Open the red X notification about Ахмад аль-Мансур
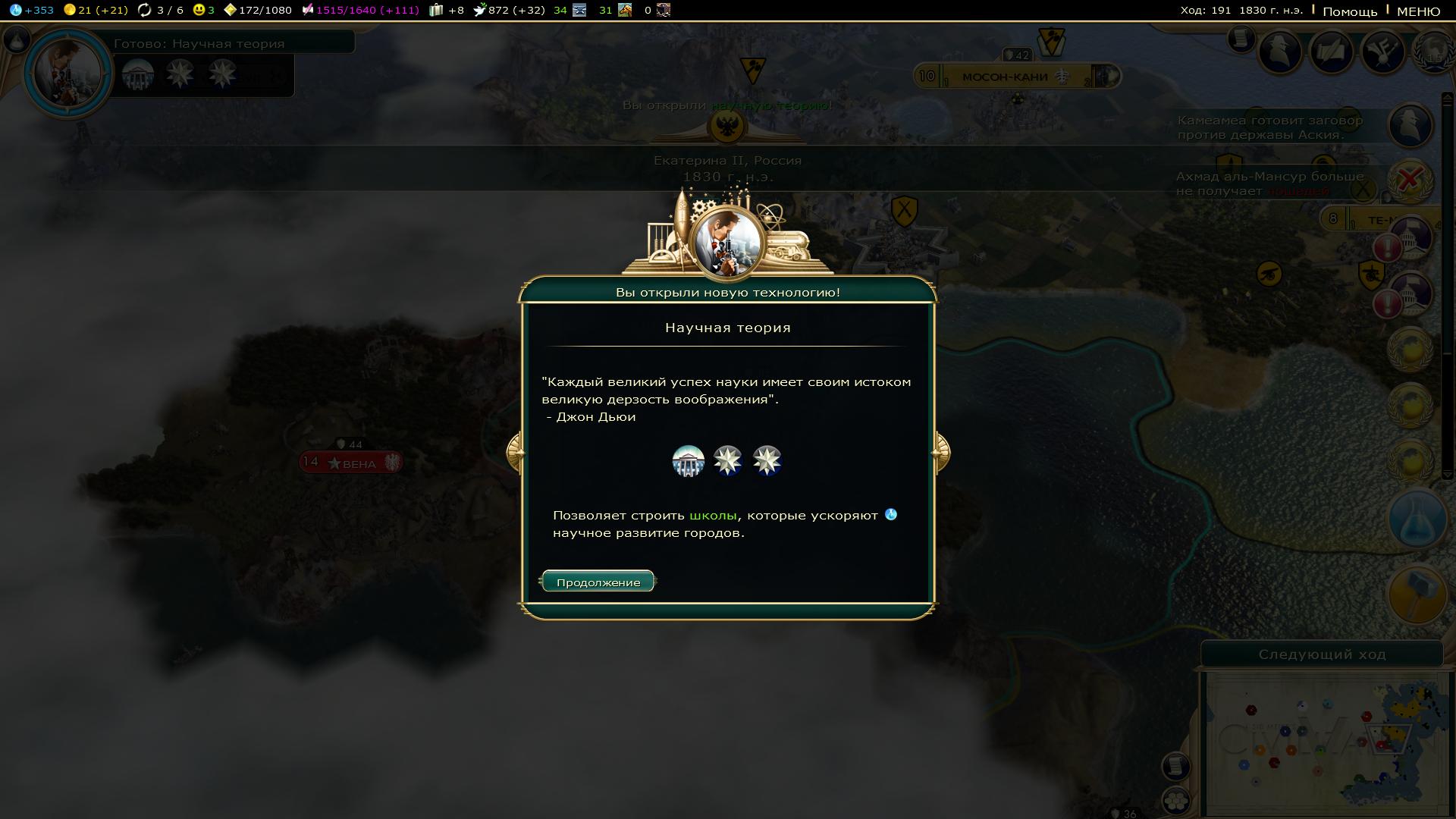The height and width of the screenshot is (819, 1456). pos(1410,180)
